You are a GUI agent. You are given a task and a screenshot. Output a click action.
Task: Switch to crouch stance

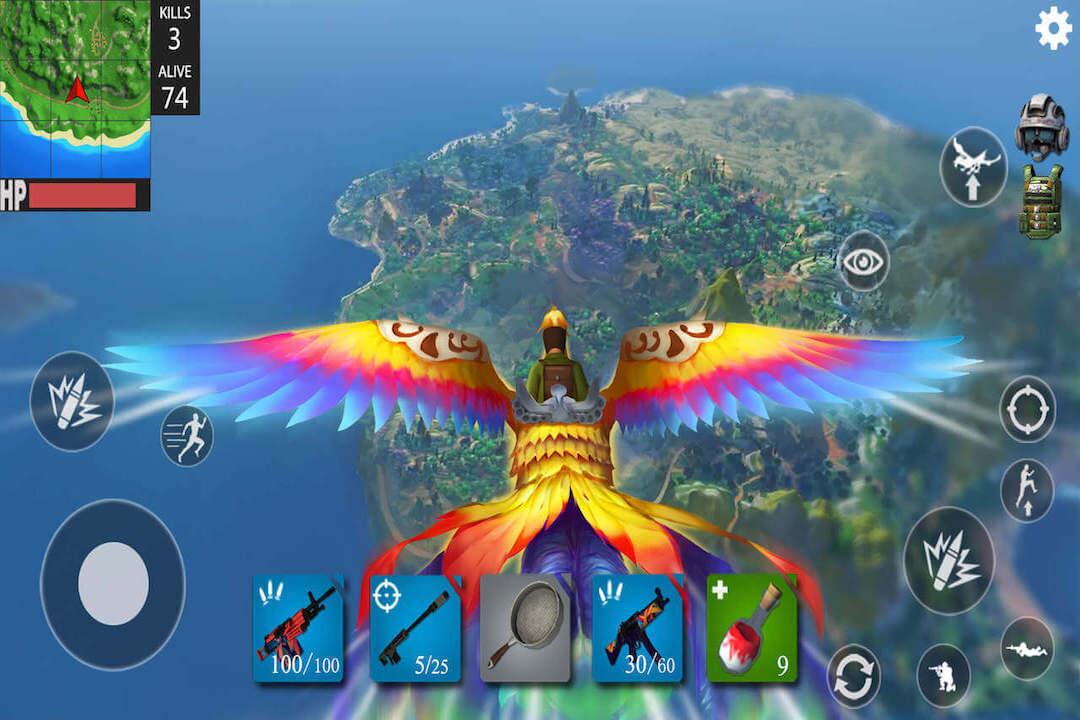click(943, 675)
